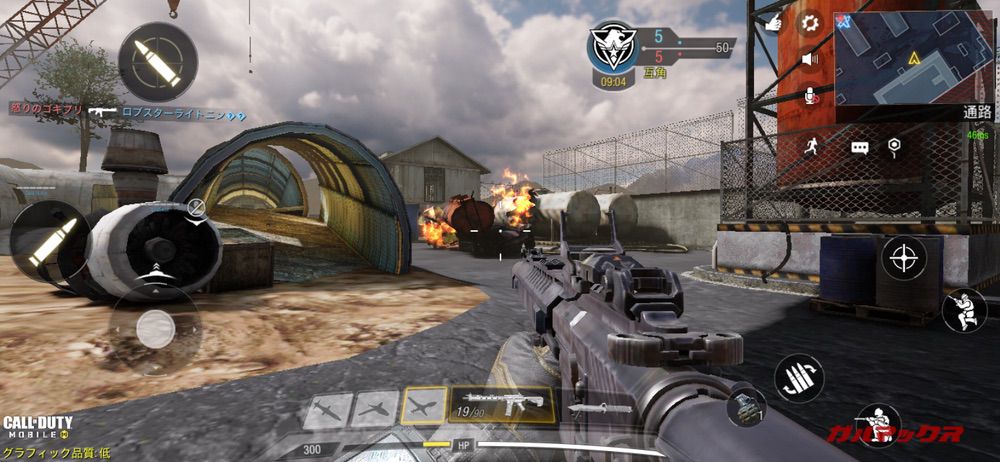Tap the crouch stance button

964,310
